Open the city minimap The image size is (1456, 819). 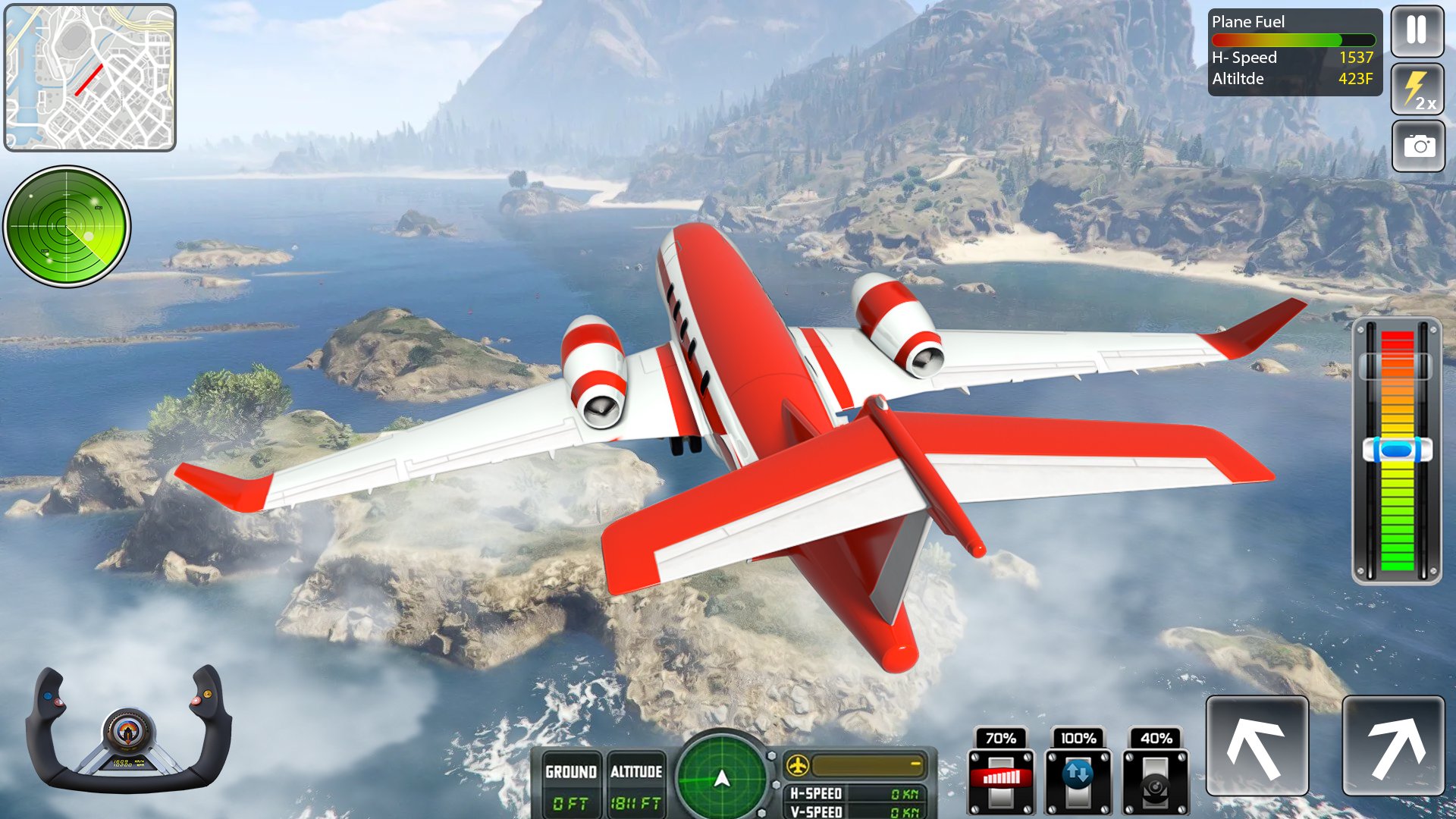[x=90, y=77]
